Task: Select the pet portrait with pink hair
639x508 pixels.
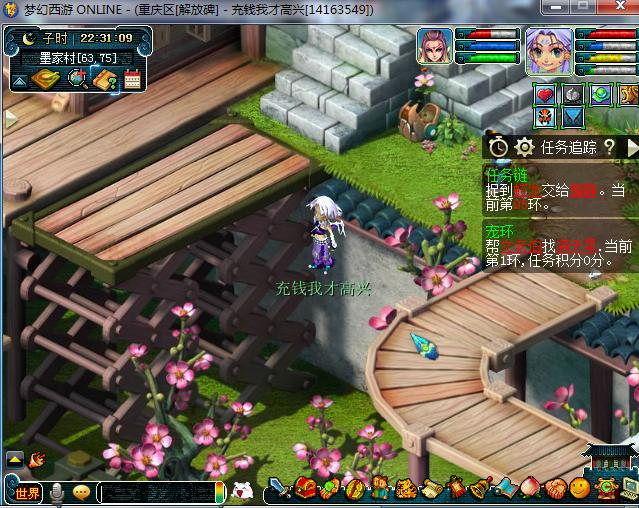Action: point(435,47)
